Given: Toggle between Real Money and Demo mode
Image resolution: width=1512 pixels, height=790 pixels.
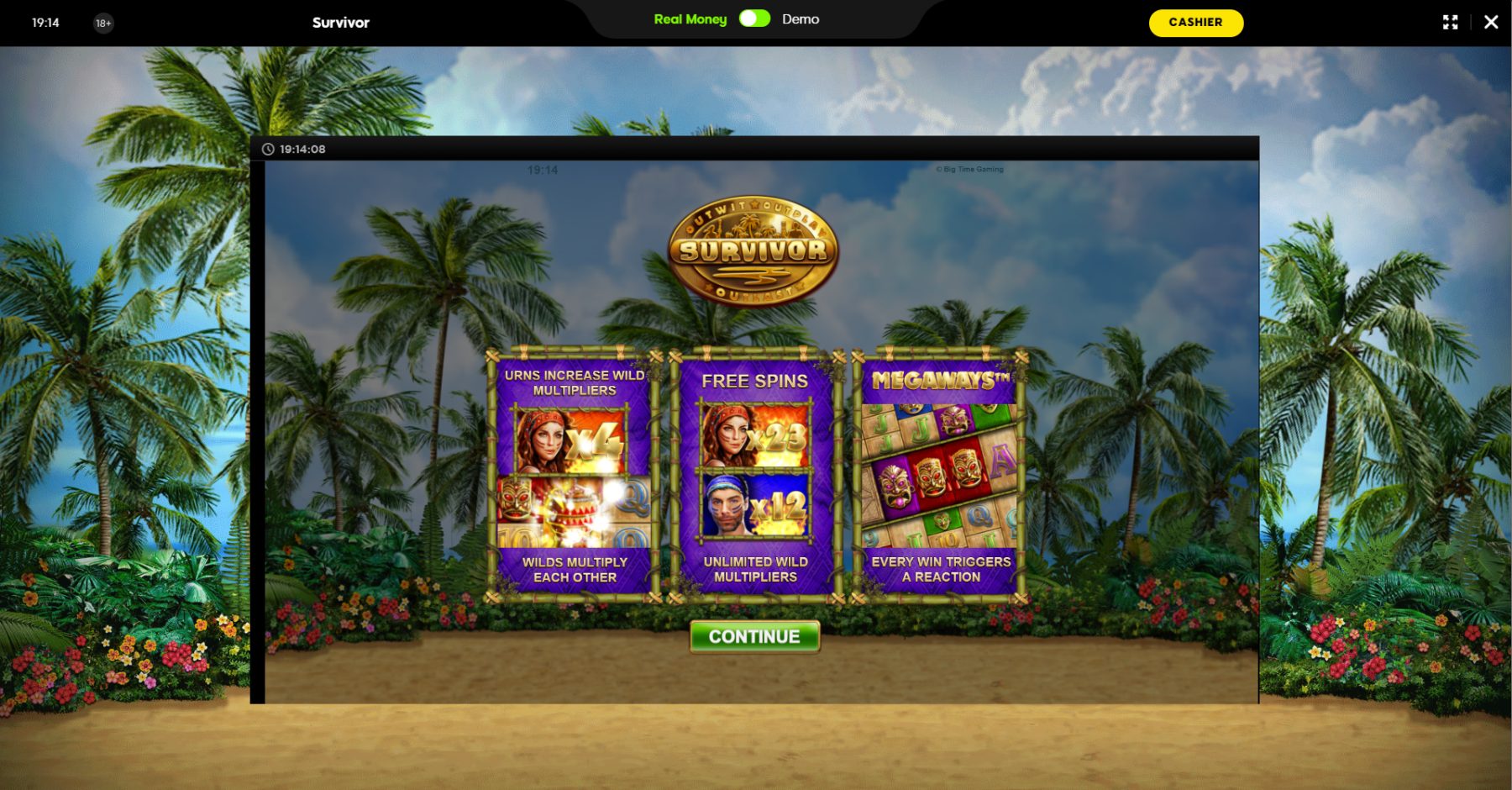Looking at the screenshot, I should [754, 19].
